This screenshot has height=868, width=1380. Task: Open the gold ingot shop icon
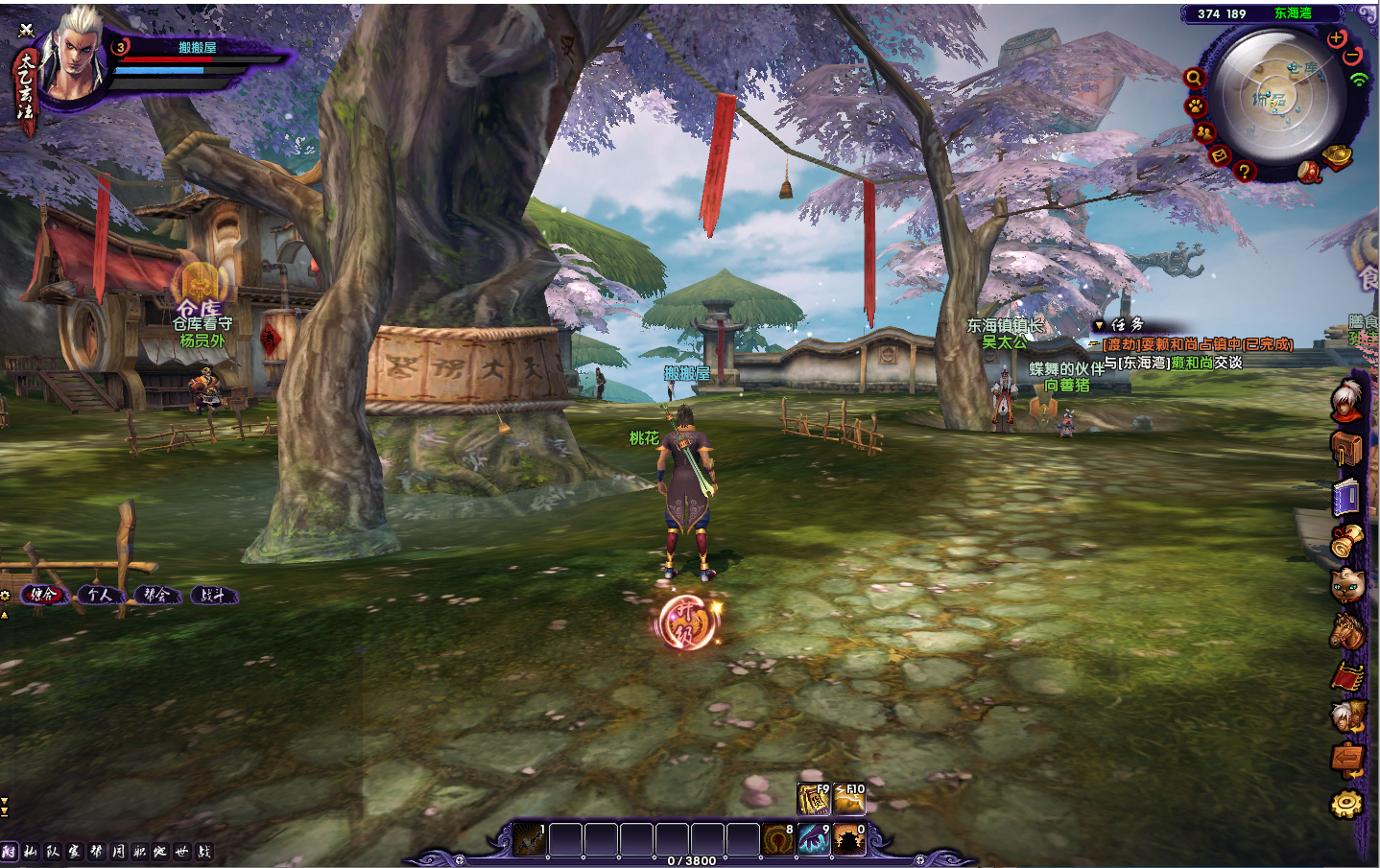coord(1338,154)
